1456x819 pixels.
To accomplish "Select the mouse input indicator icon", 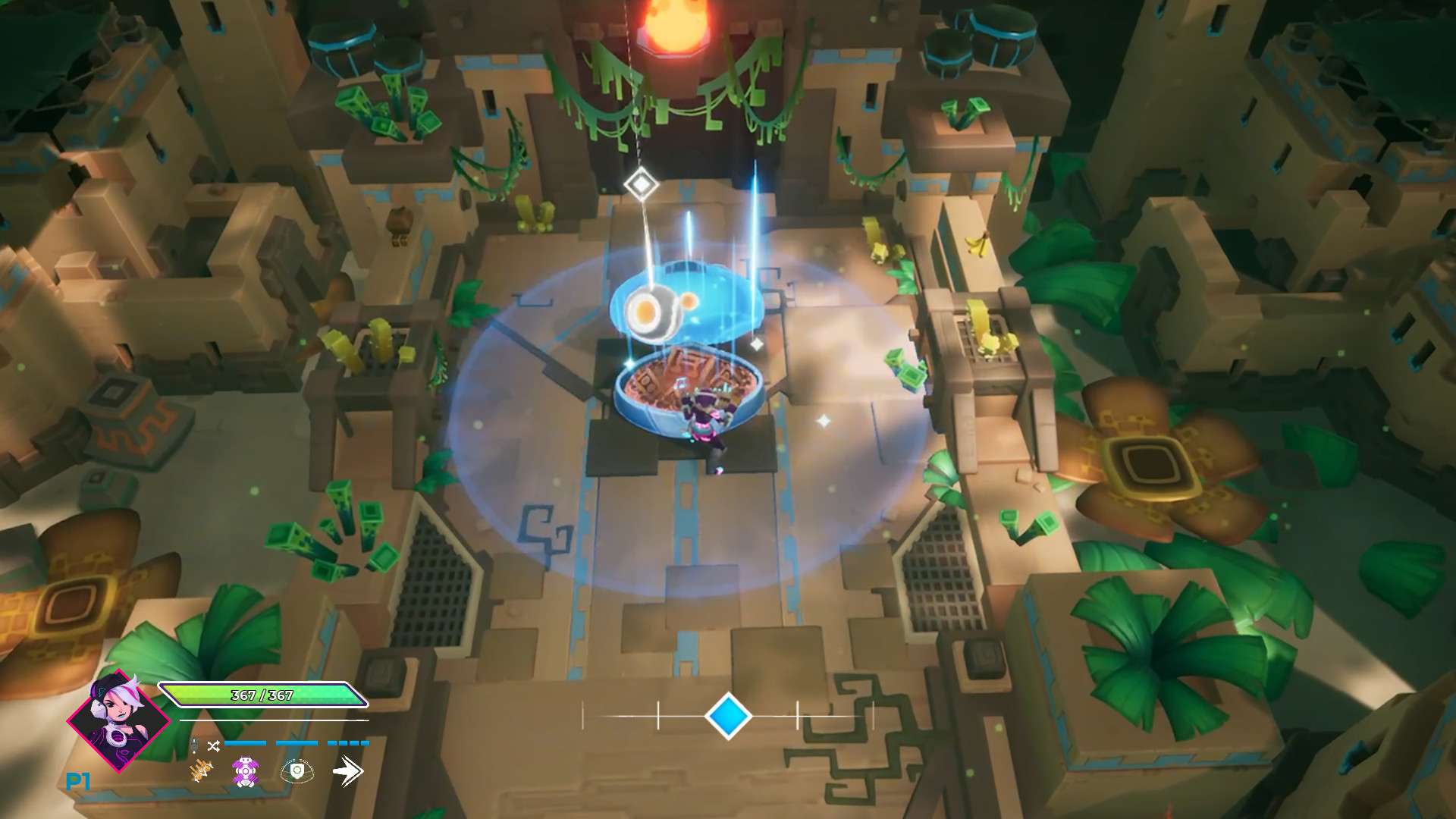I will click(194, 745).
